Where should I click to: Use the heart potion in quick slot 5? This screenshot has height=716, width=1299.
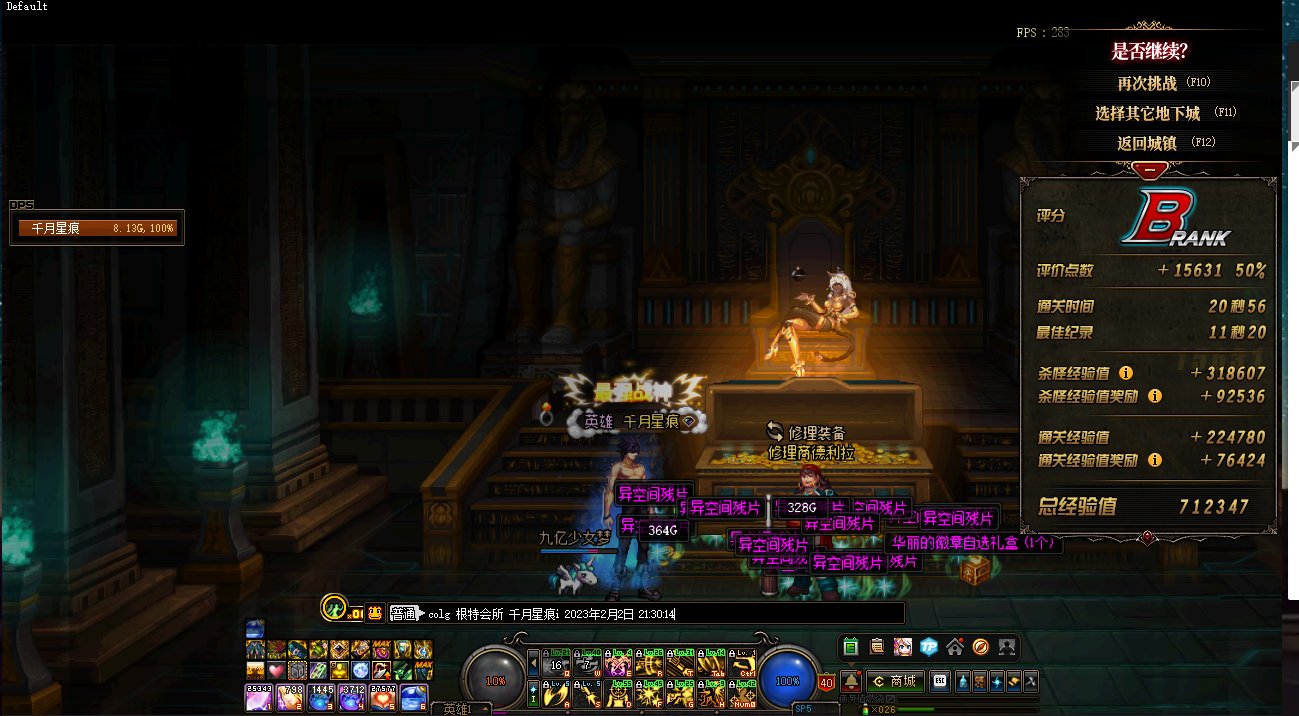pos(385,697)
